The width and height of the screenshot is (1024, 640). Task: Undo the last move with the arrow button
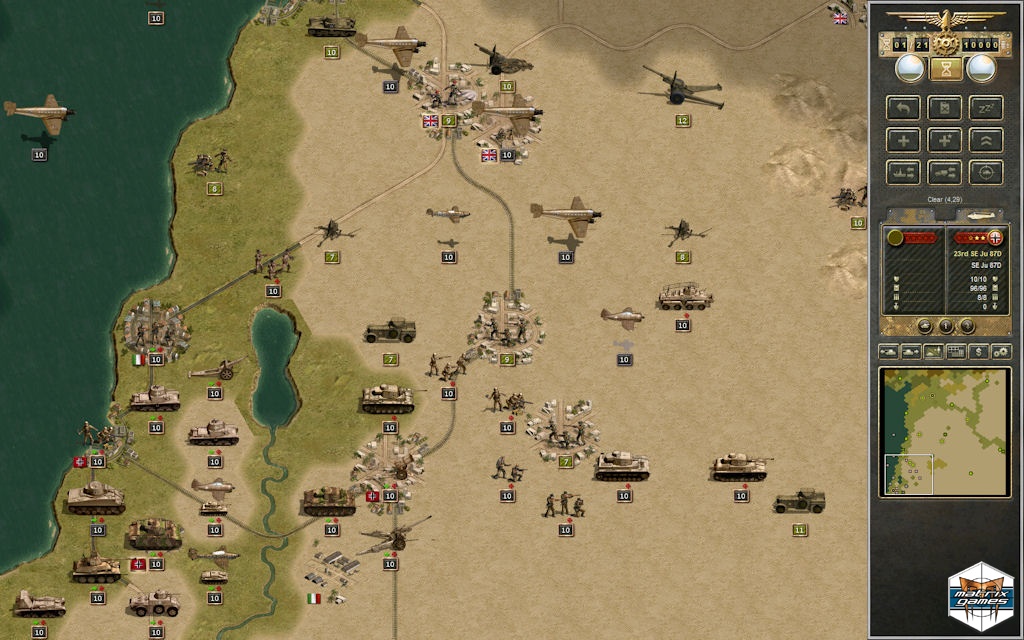click(x=903, y=108)
